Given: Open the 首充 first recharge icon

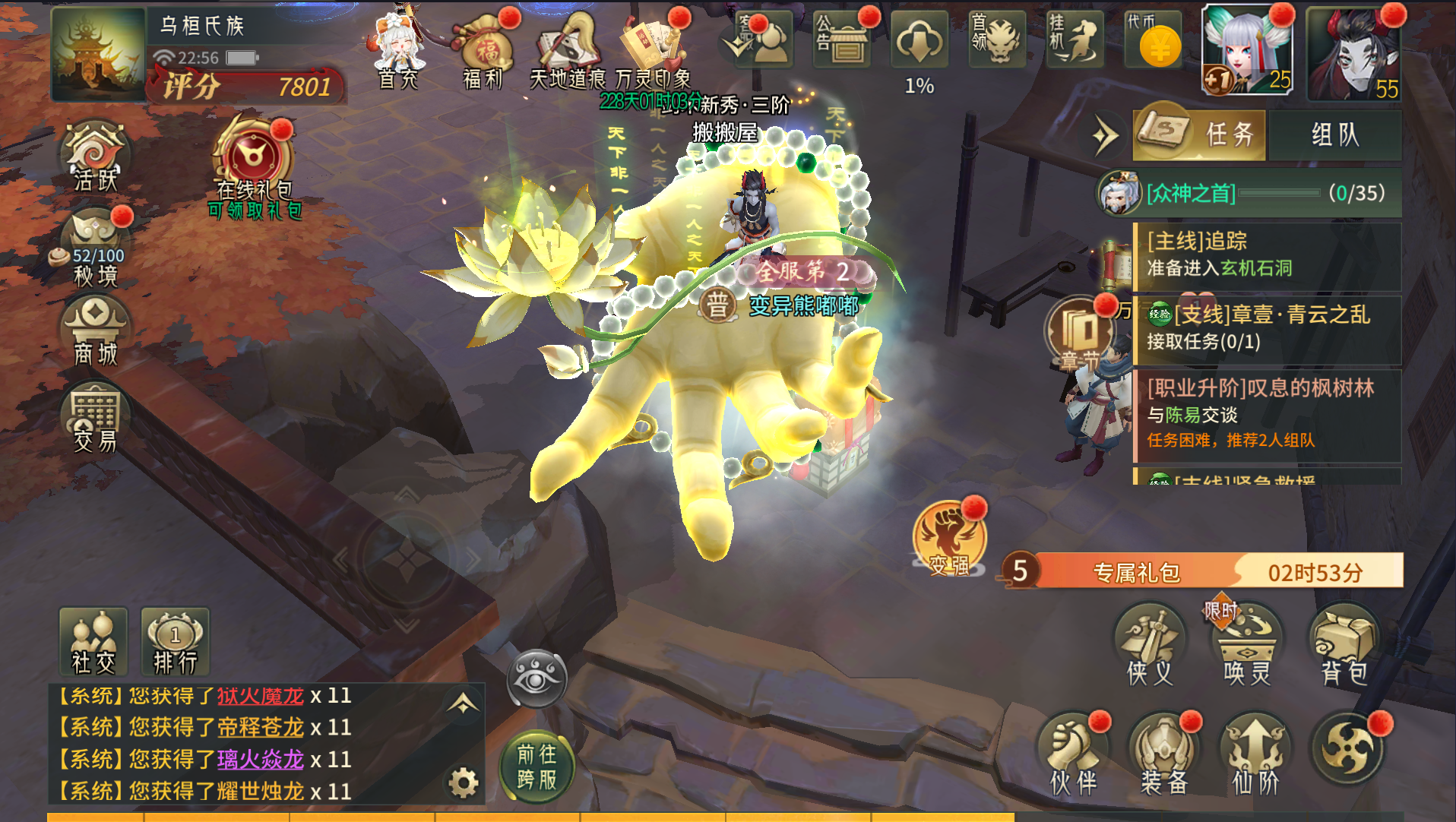Looking at the screenshot, I should [398, 49].
